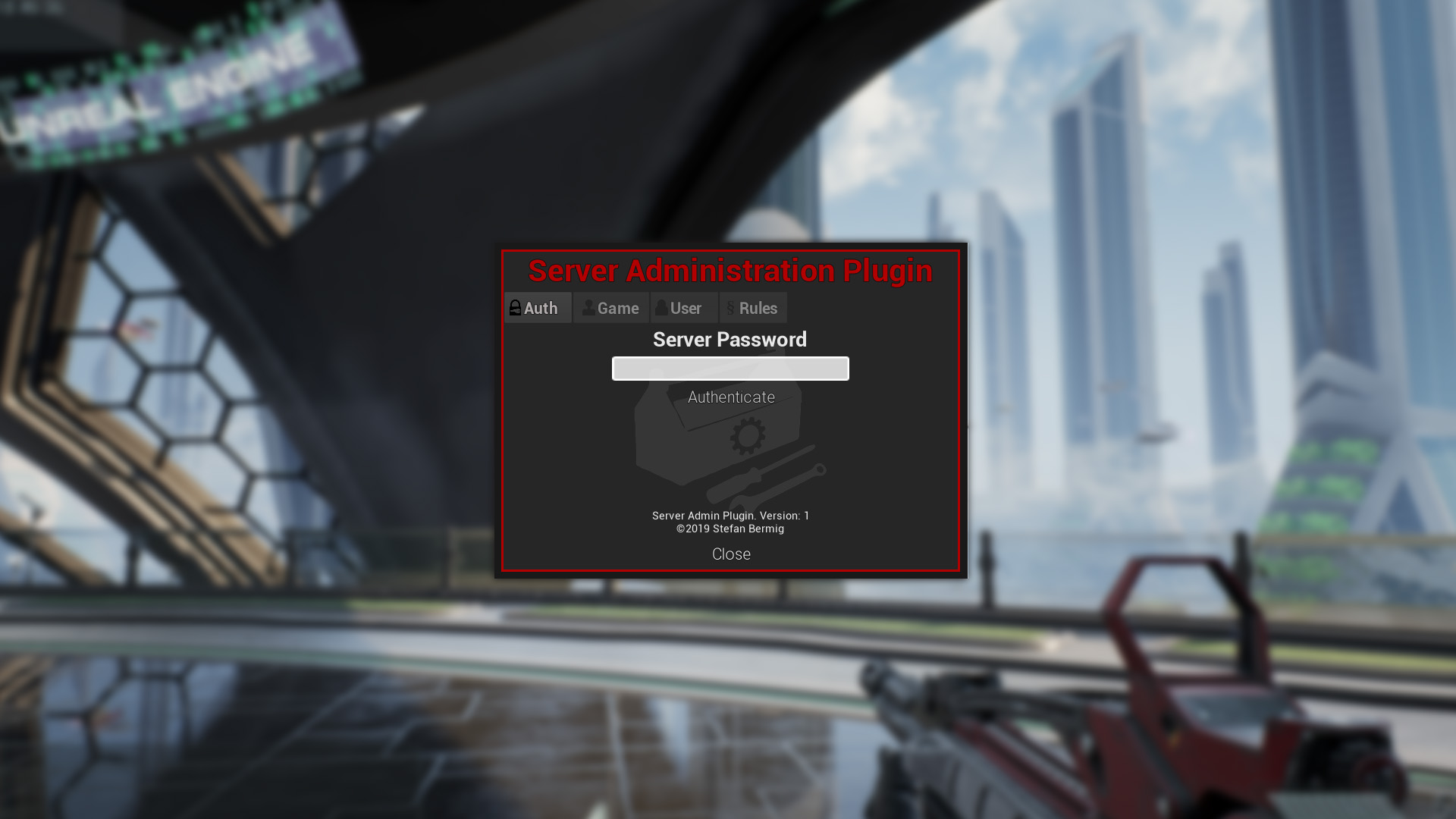The height and width of the screenshot is (819, 1456).
Task: Open the User tab
Action: 685,308
